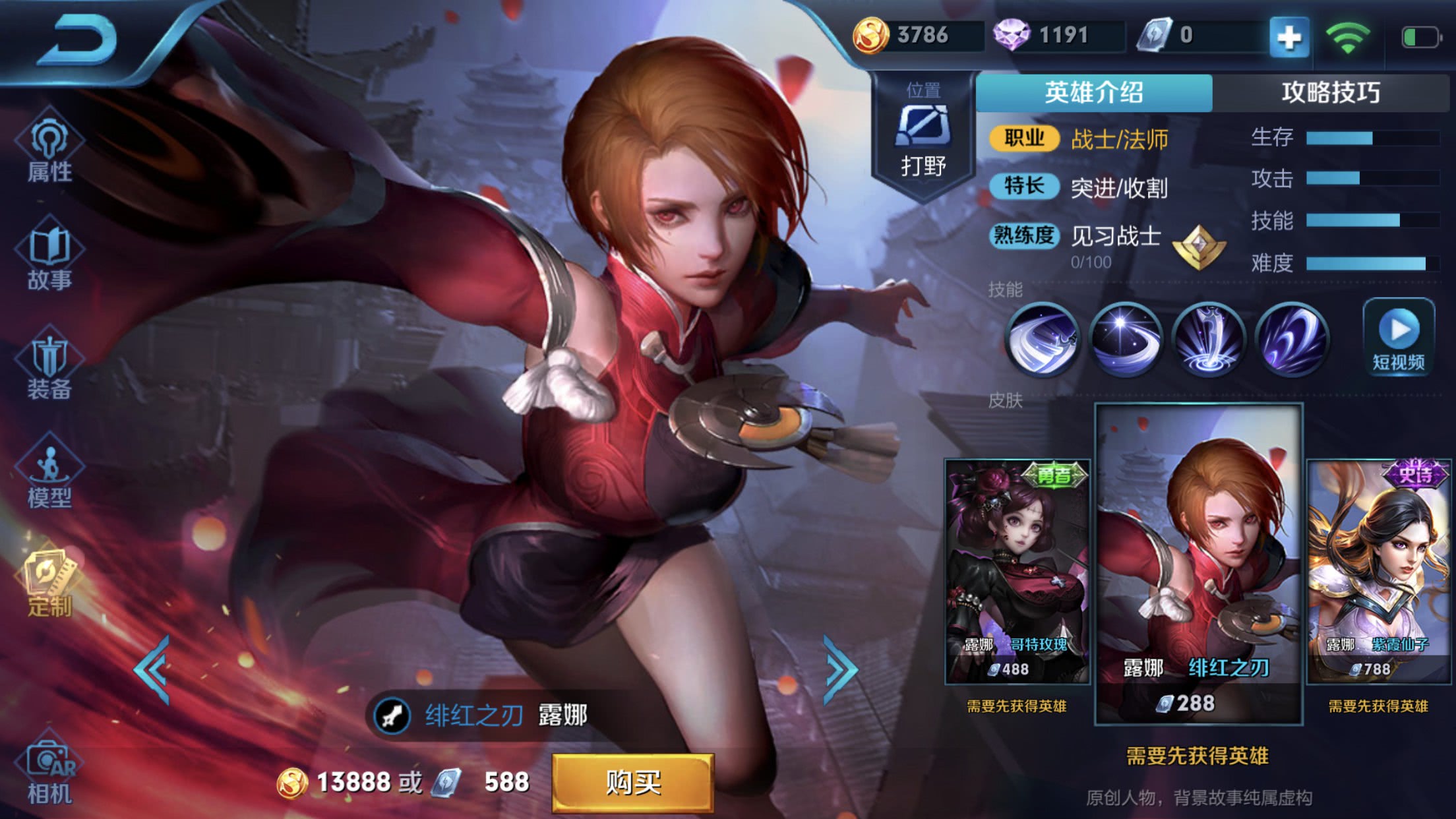1456x819 pixels.
Task: Open the 属性 attributes panel
Action: [49, 151]
